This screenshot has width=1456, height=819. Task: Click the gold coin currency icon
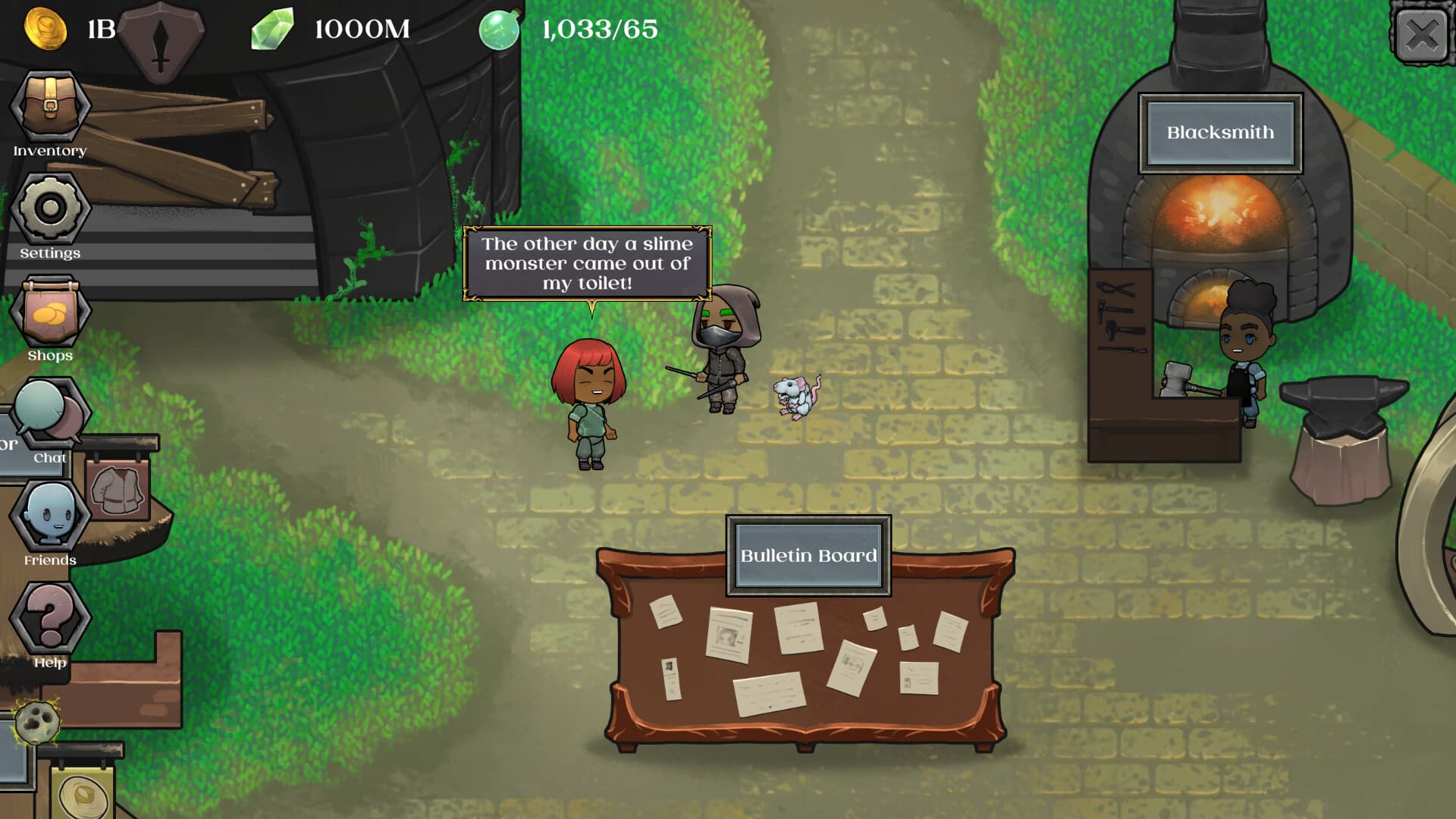click(47, 29)
